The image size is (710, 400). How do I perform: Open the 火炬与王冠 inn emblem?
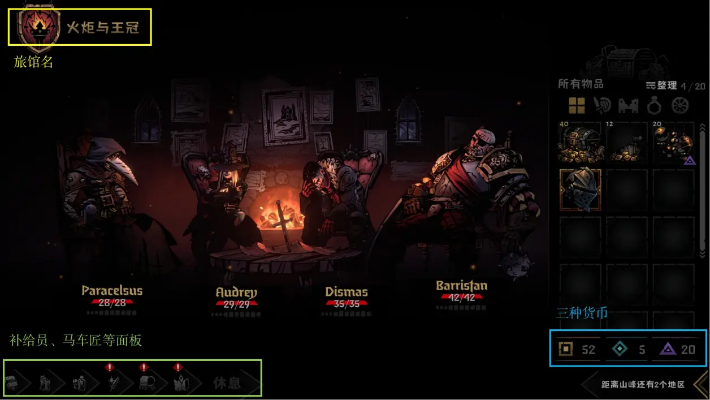pyautogui.click(x=40, y=27)
